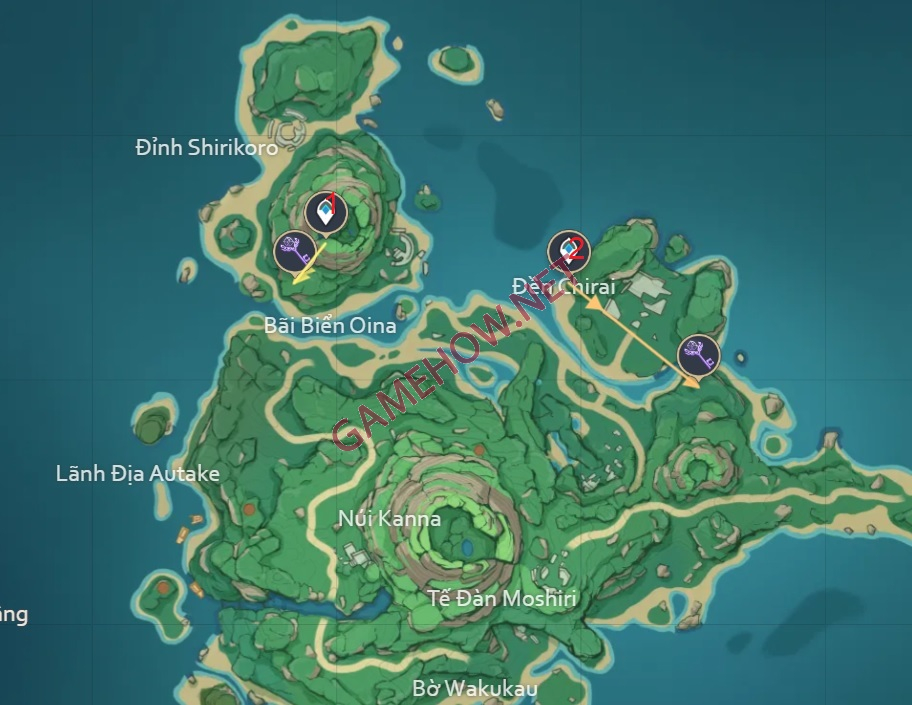912x705 pixels.
Task: Select teleport waypoint marker numbered 1
Action: [325, 211]
